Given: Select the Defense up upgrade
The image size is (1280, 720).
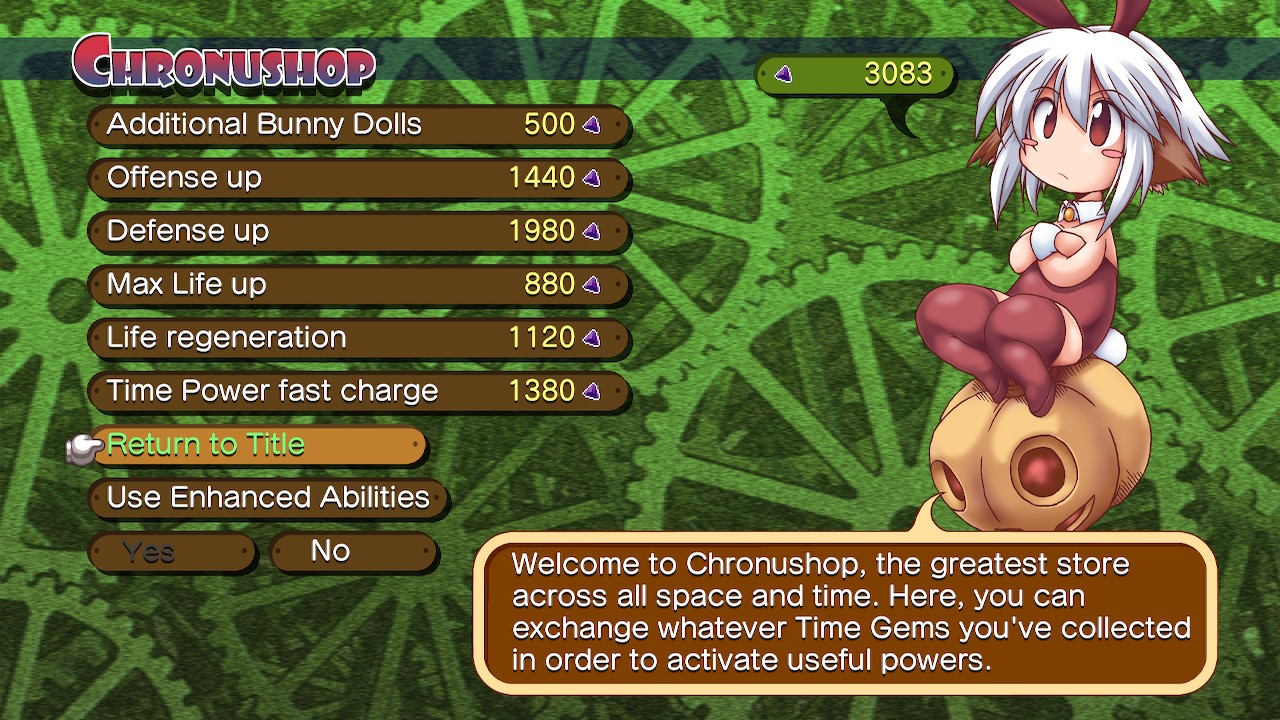Looking at the screenshot, I should click(300, 231).
